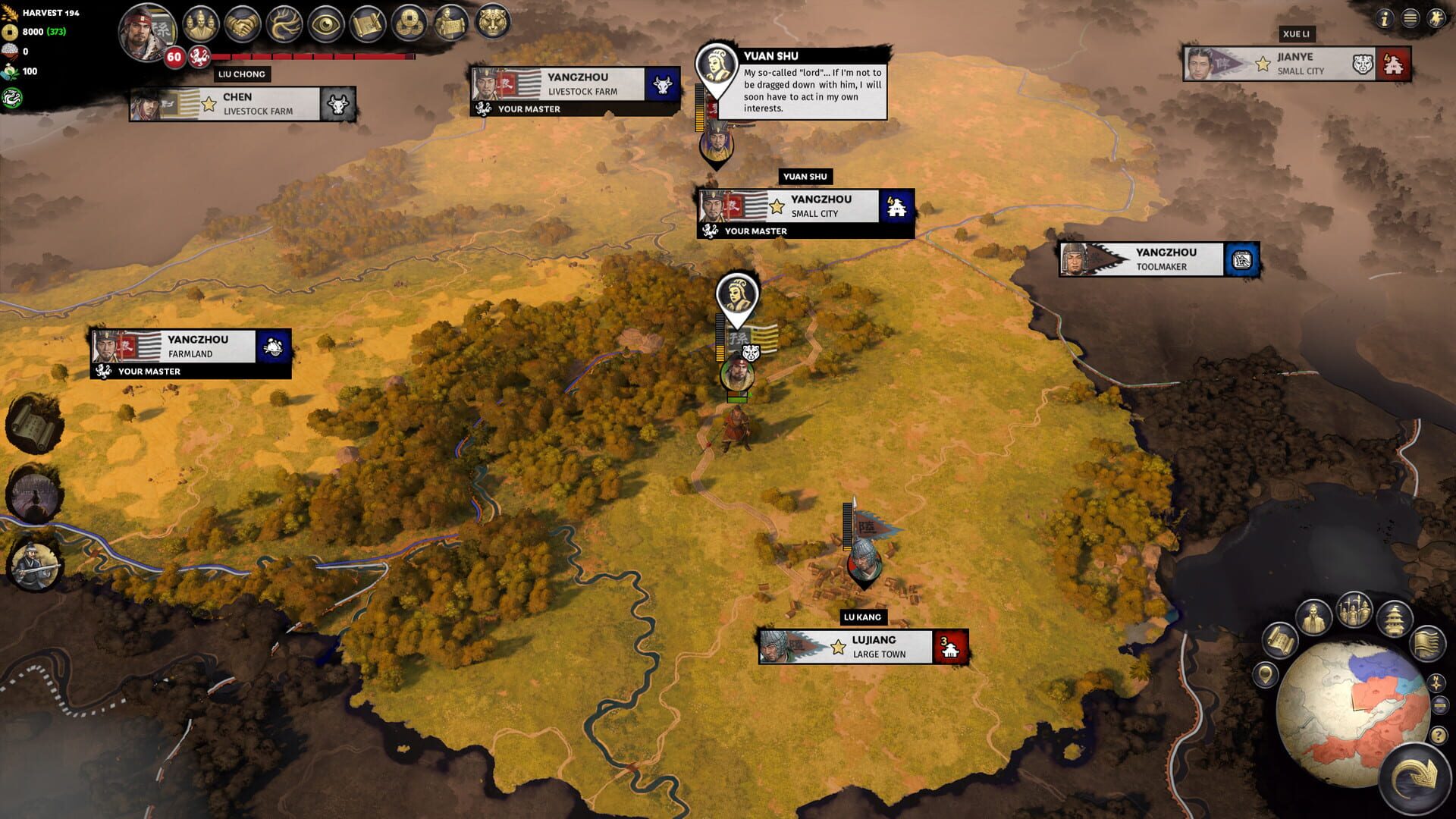Open the Records scroll icon in the top bar
The height and width of the screenshot is (819, 1456).
366,23
